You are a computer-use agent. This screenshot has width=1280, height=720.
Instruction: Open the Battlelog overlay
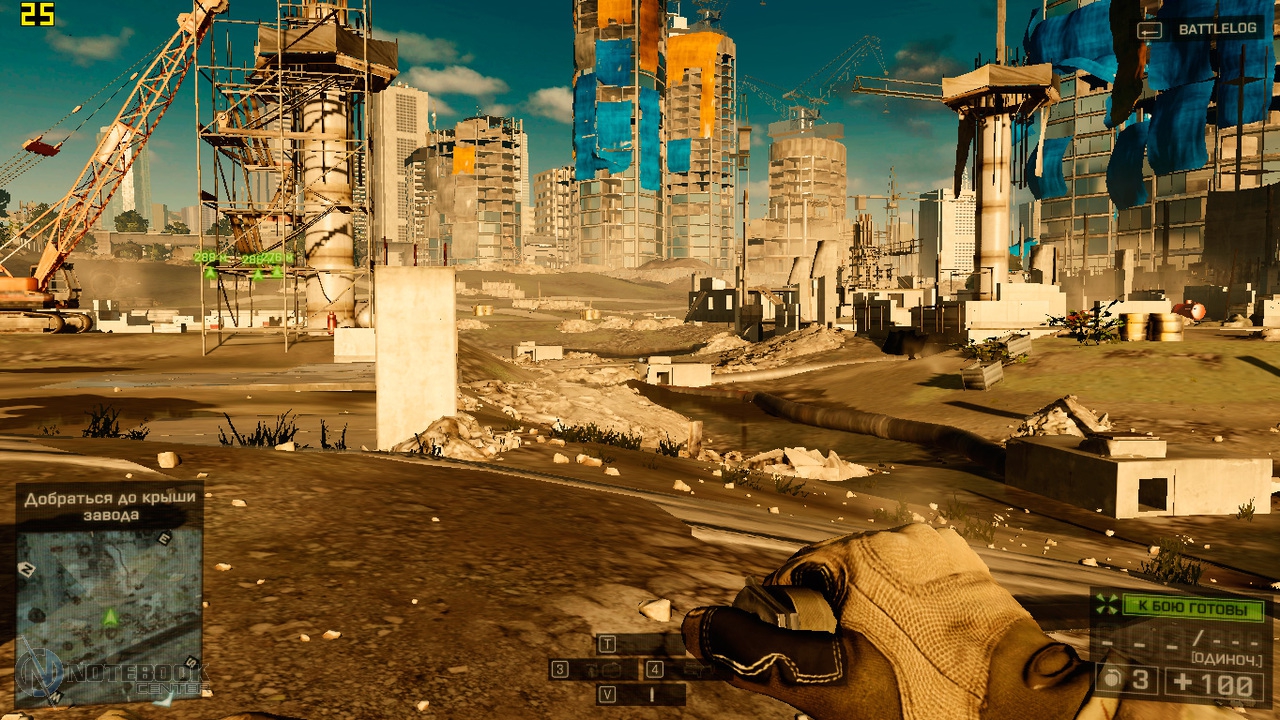(x=1206, y=30)
